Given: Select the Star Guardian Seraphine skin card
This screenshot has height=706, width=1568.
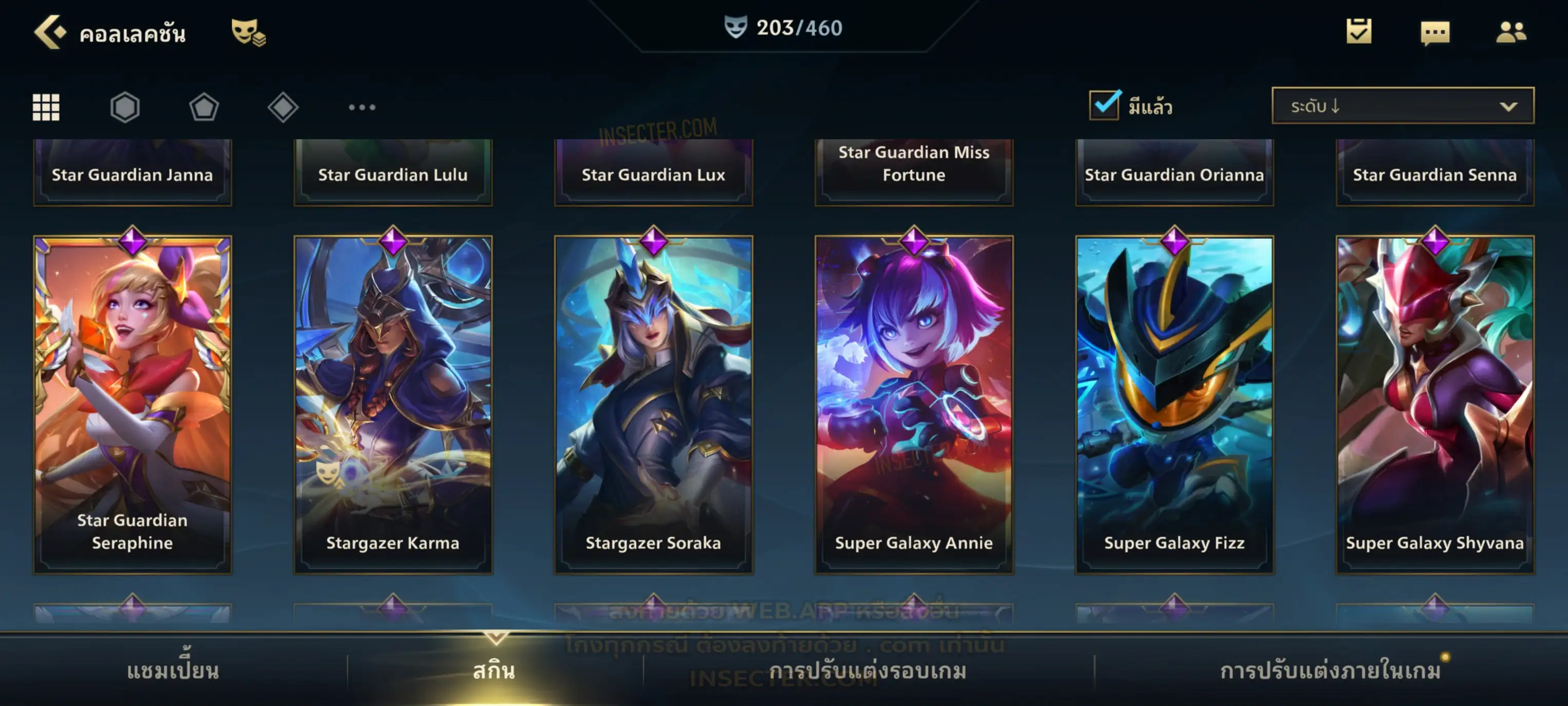Looking at the screenshot, I should pyautogui.click(x=133, y=405).
